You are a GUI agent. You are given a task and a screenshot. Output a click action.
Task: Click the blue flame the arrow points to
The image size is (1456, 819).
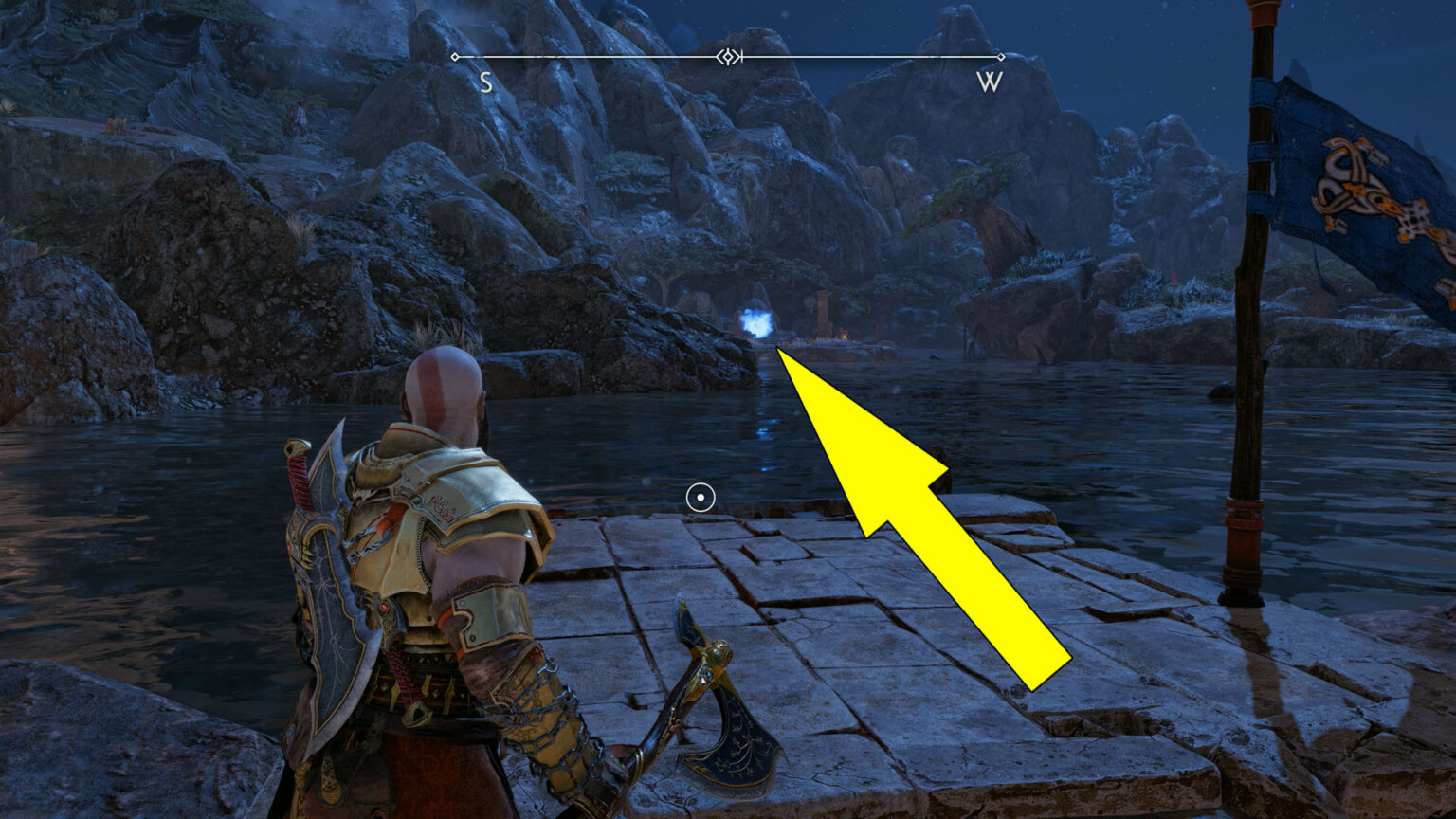point(755,322)
